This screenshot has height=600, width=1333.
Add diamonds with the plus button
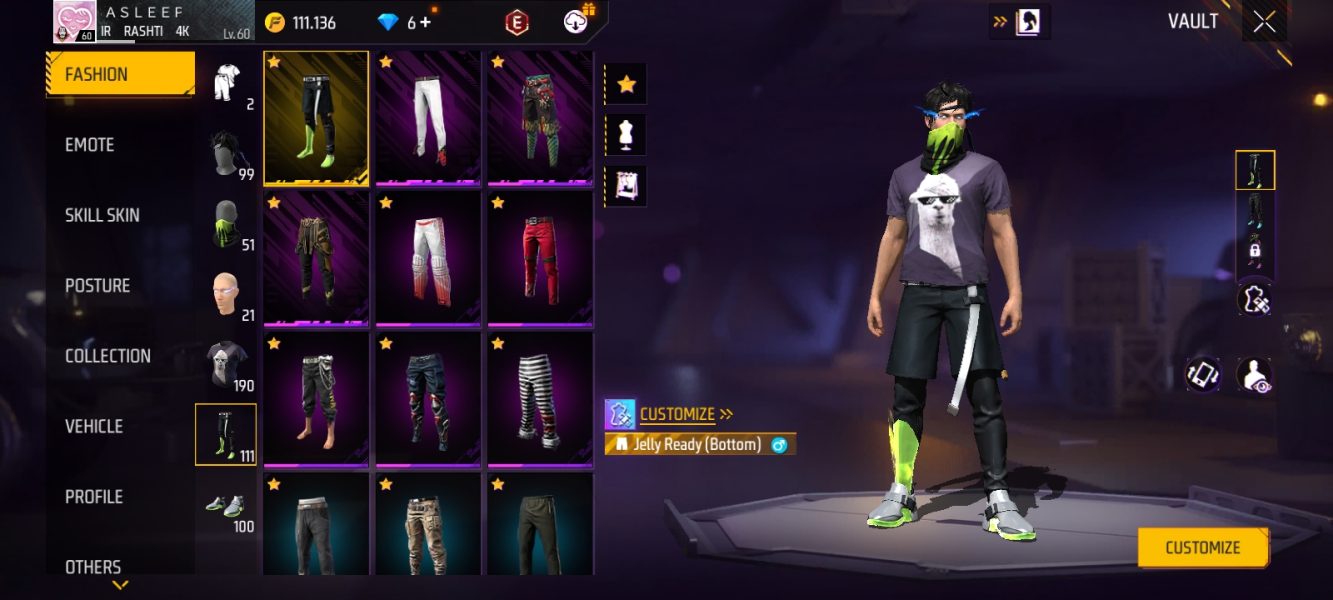coord(425,22)
